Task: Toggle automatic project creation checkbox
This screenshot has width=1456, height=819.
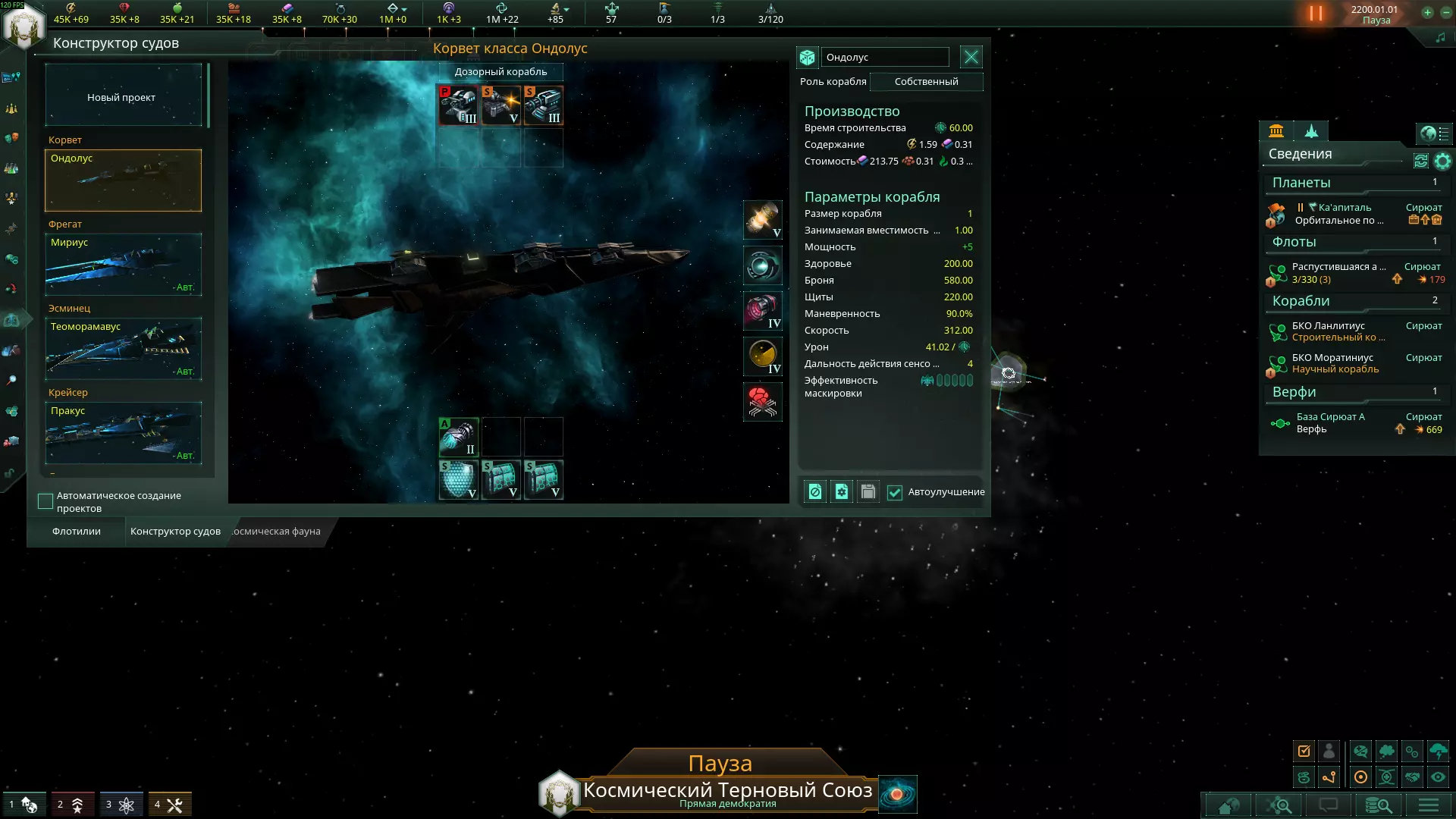Action: point(45,501)
